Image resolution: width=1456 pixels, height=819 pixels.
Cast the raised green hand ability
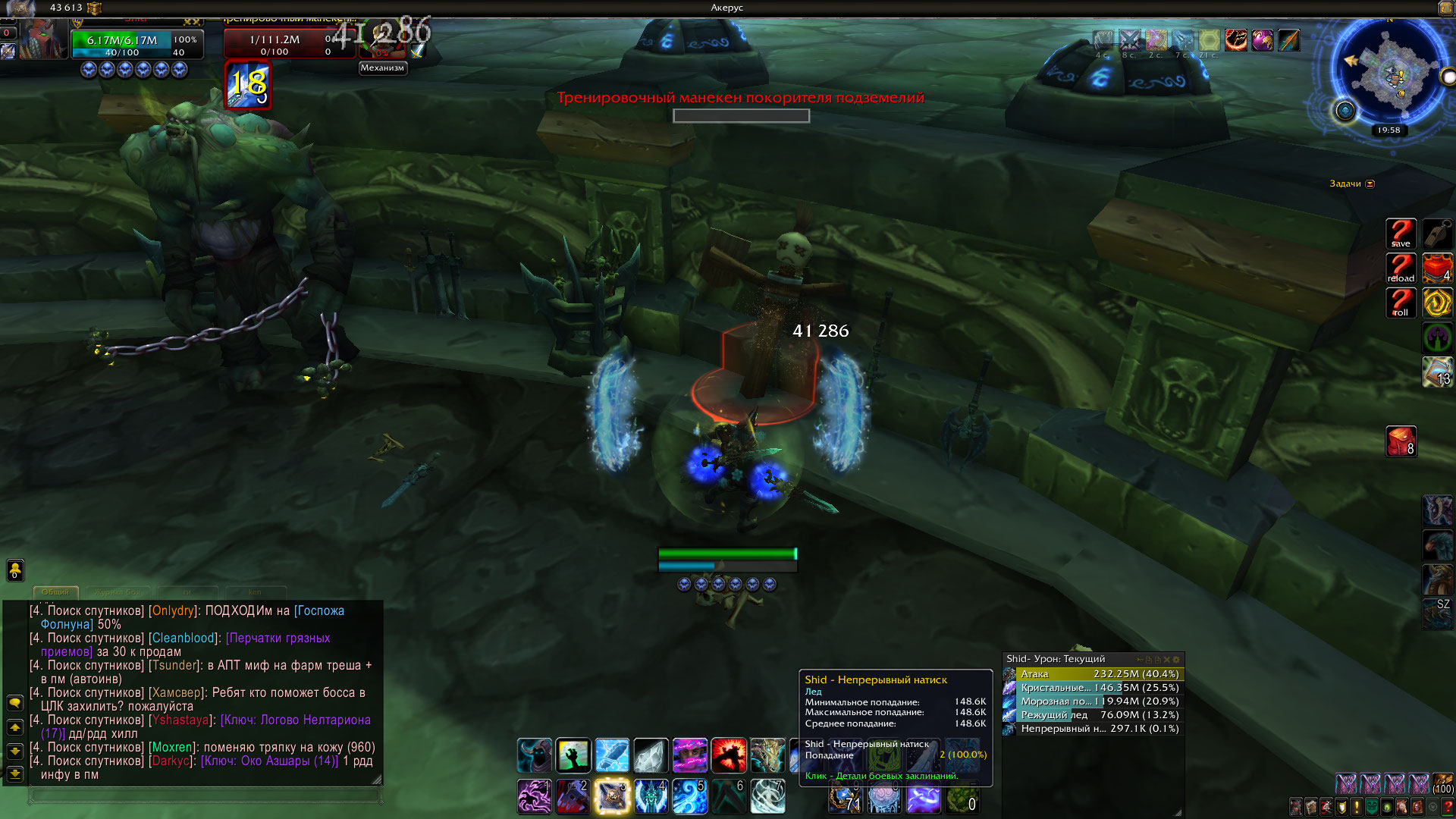573,755
